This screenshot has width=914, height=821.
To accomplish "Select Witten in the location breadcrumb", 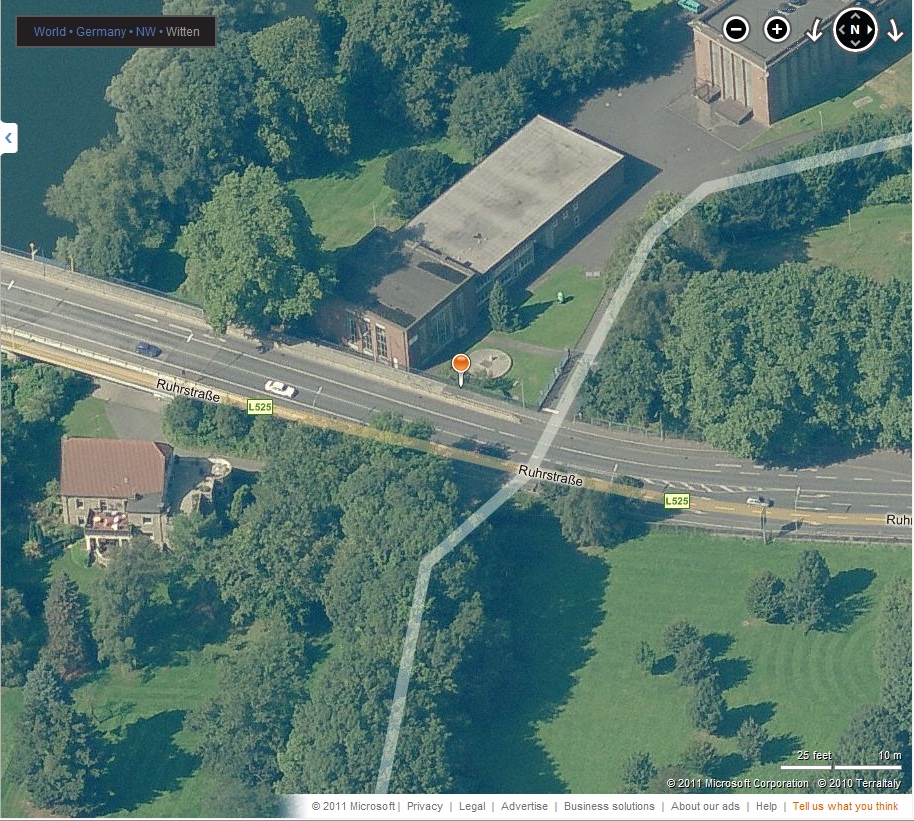I will (x=182, y=32).
